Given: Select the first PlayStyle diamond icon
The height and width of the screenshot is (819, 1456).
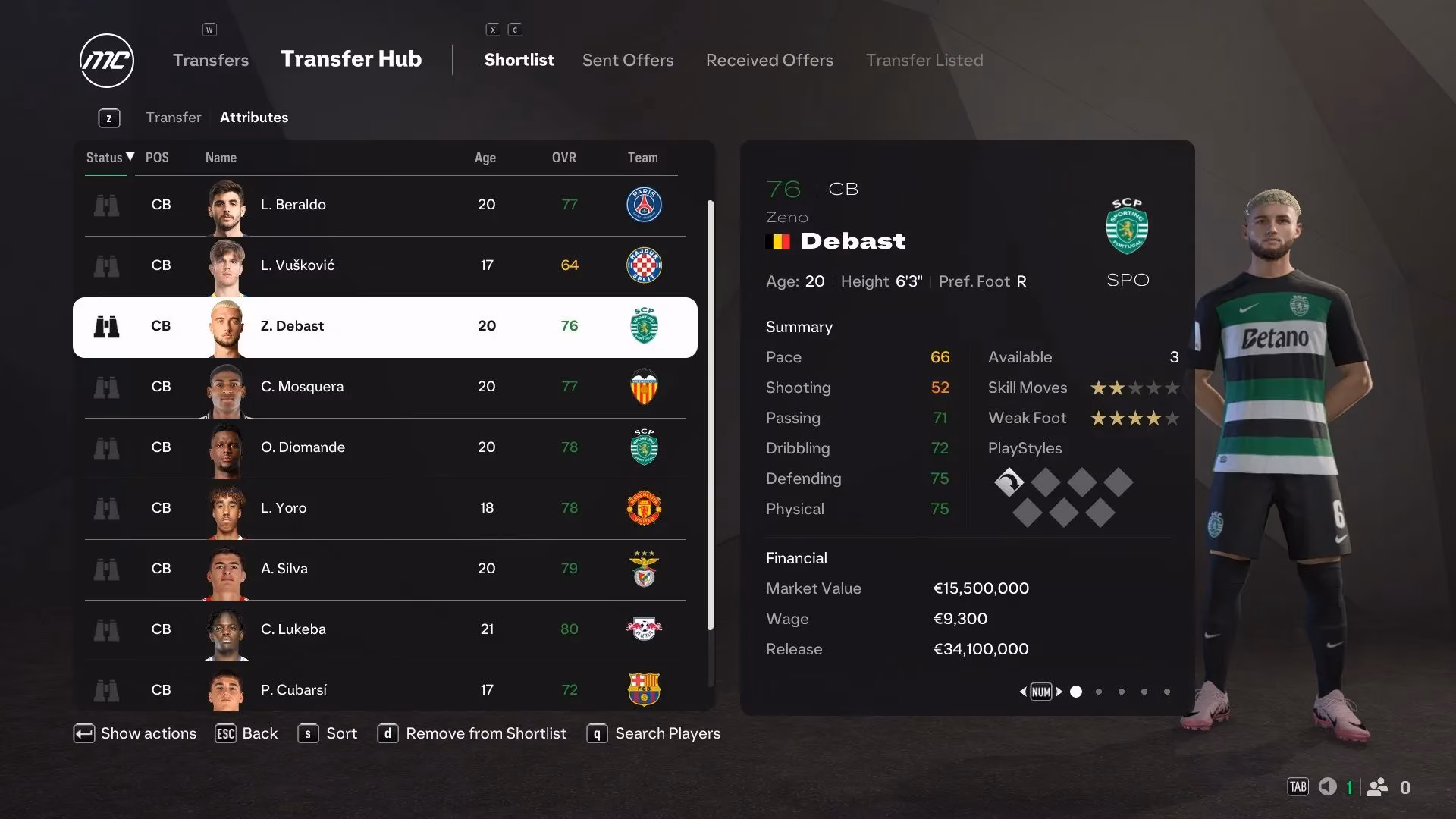Looking at the screenshot, I should [x=1009, y=482].
